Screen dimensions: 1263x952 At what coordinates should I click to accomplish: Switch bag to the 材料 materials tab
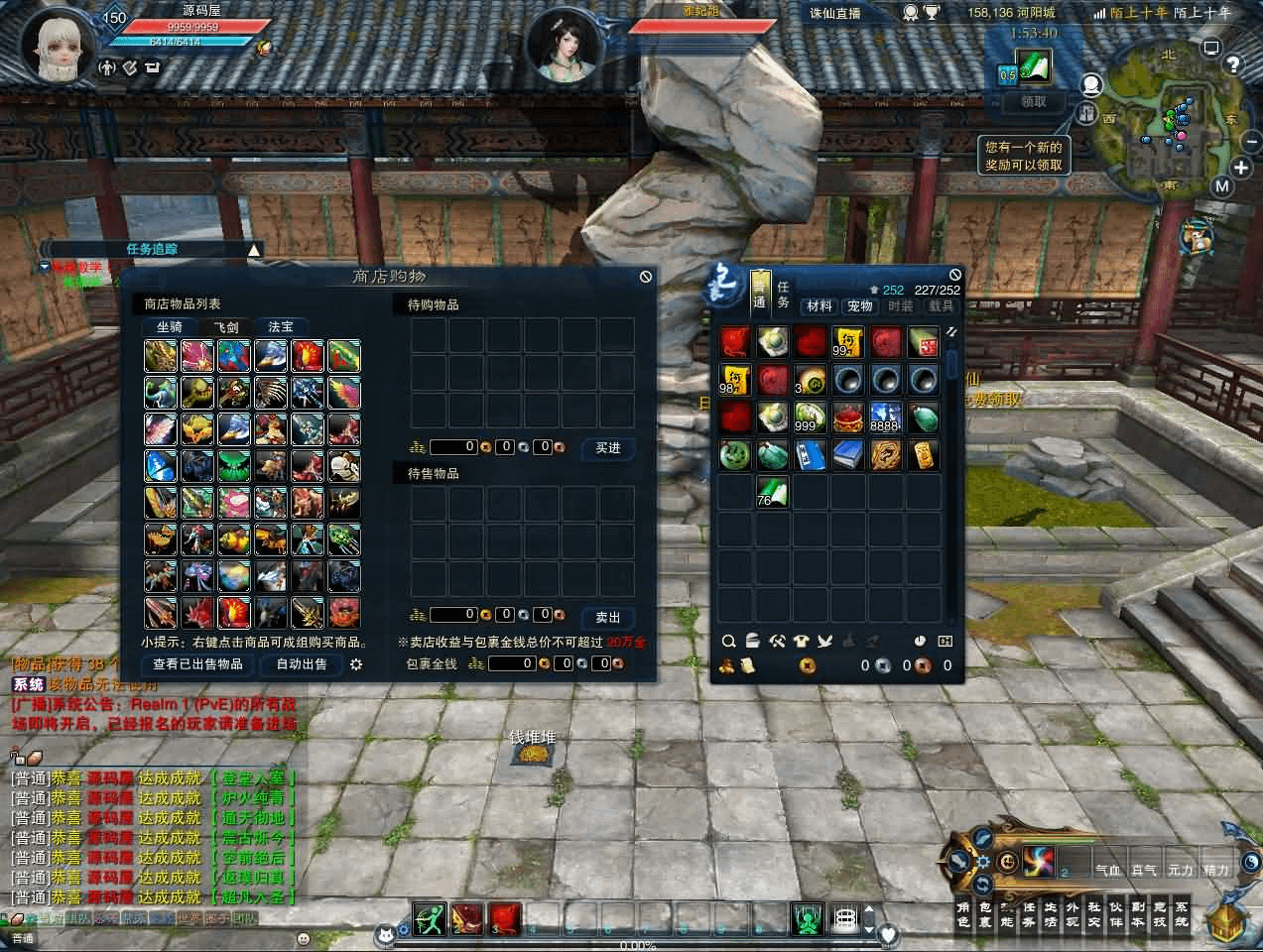[x=820, y=306]
